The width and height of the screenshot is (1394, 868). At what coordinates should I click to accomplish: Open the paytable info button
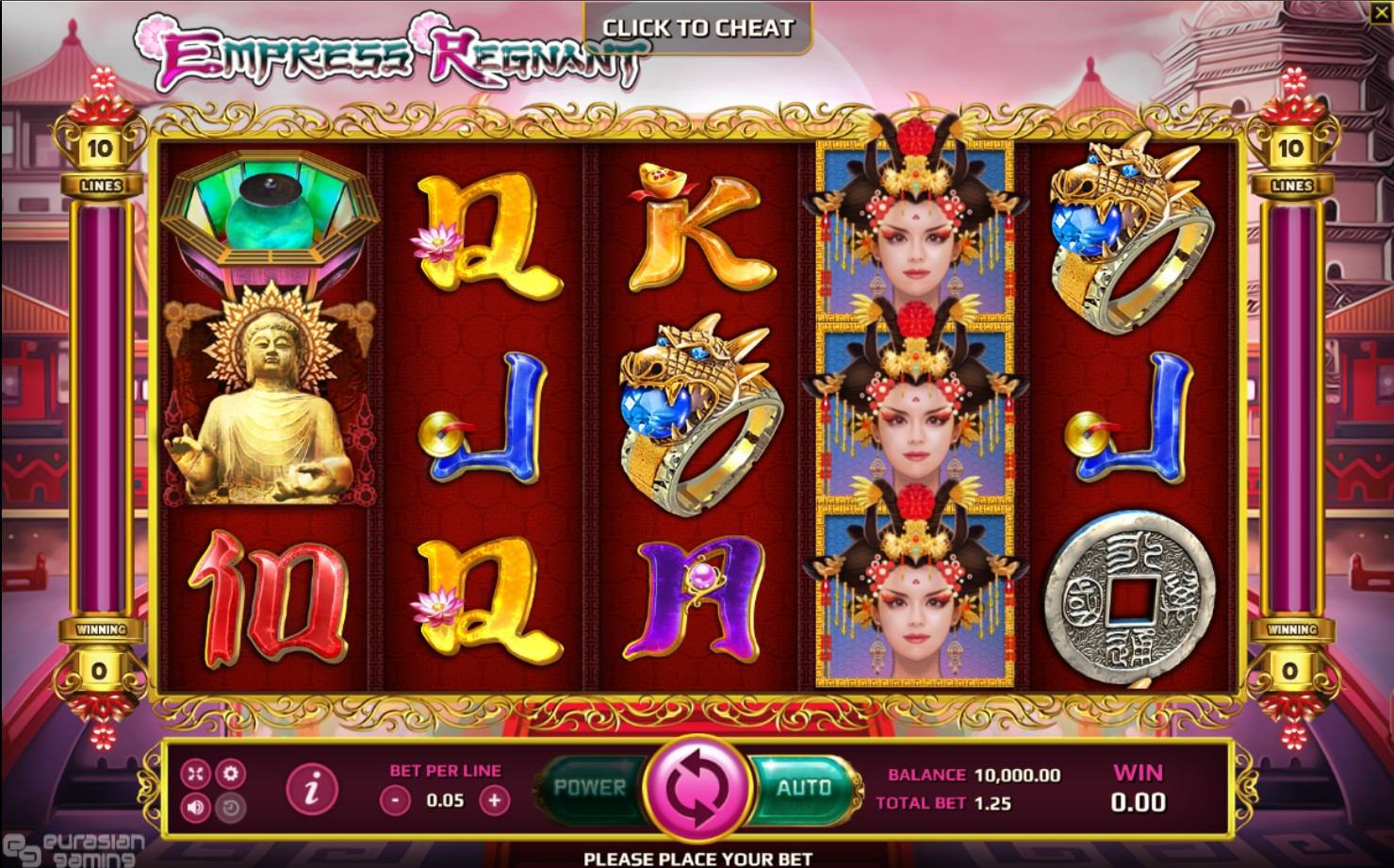click(312, 787)
